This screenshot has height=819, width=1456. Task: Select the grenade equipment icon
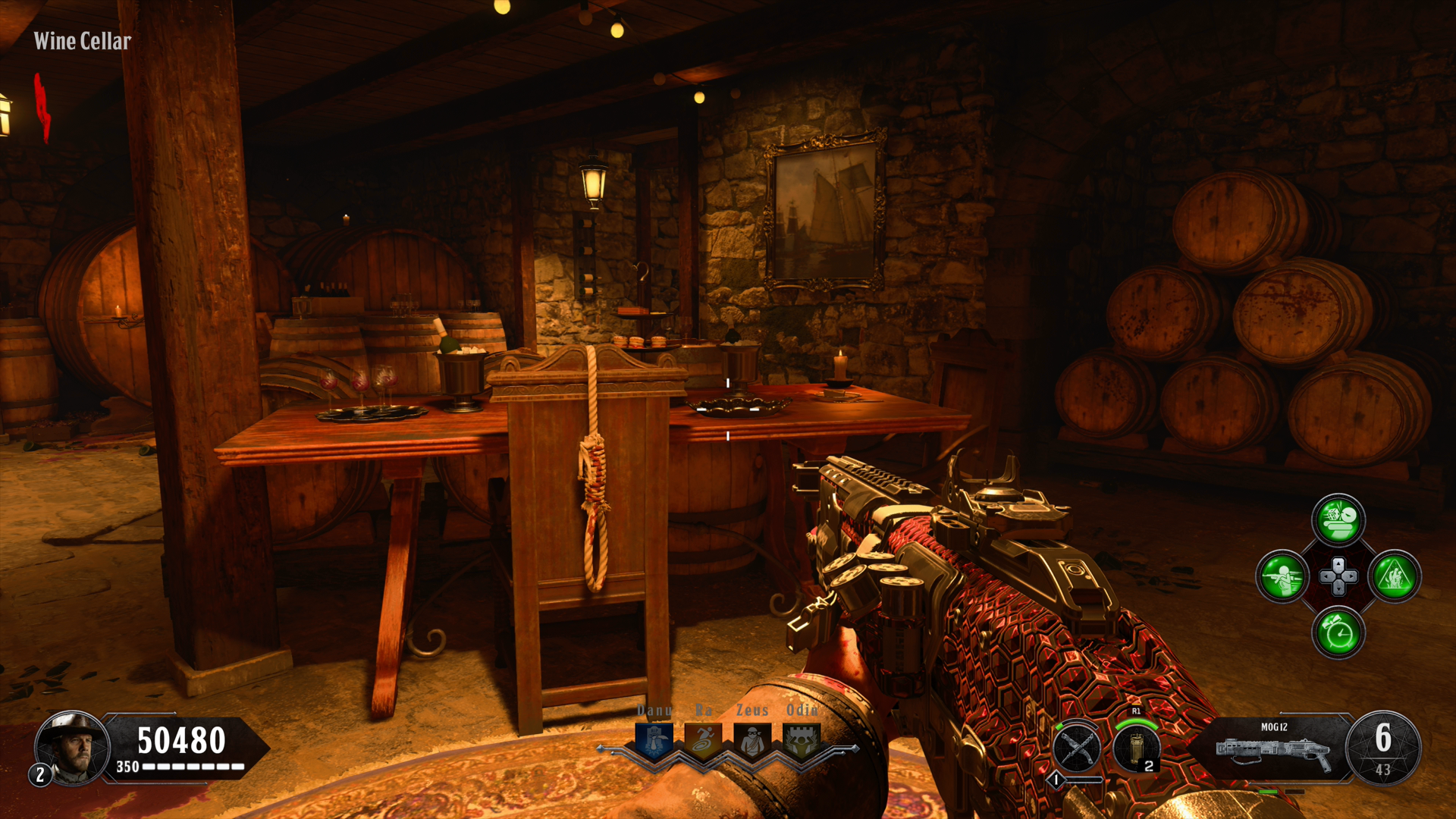(x=1136, y=748)
